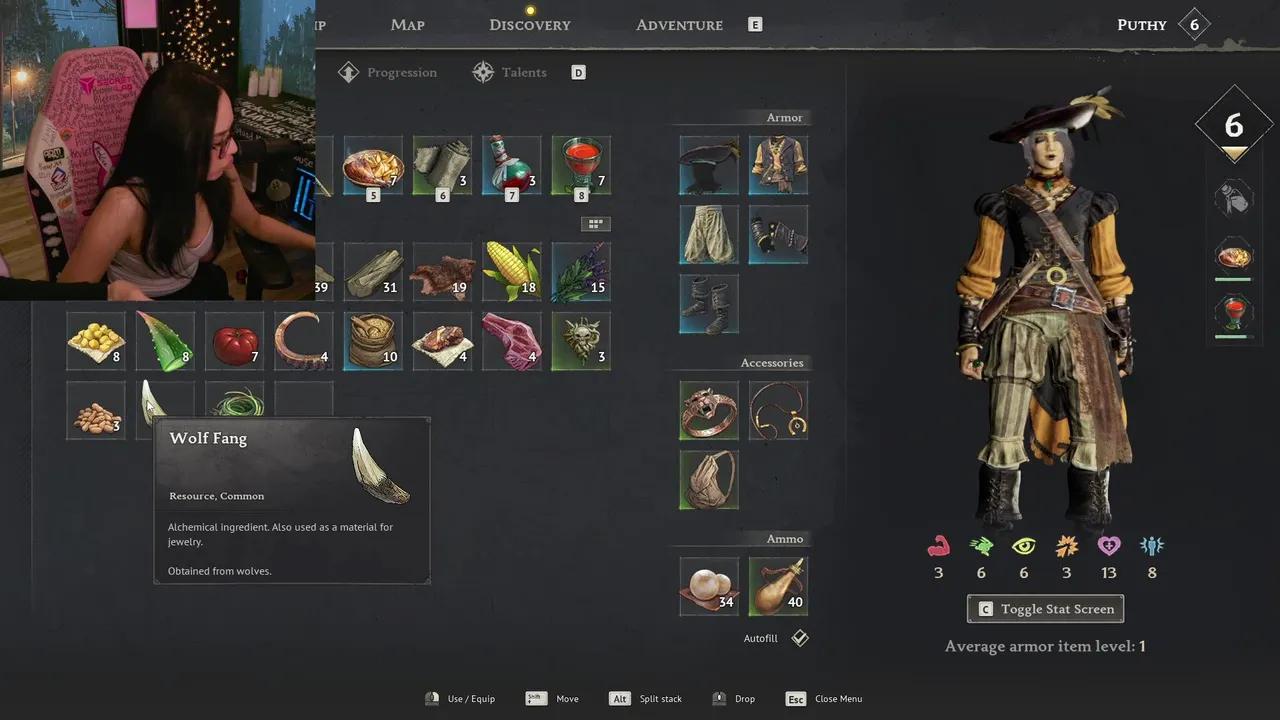The width and height of the screenshot is (1280, 720).
Task: Show the Talents section
Action: 511,73
